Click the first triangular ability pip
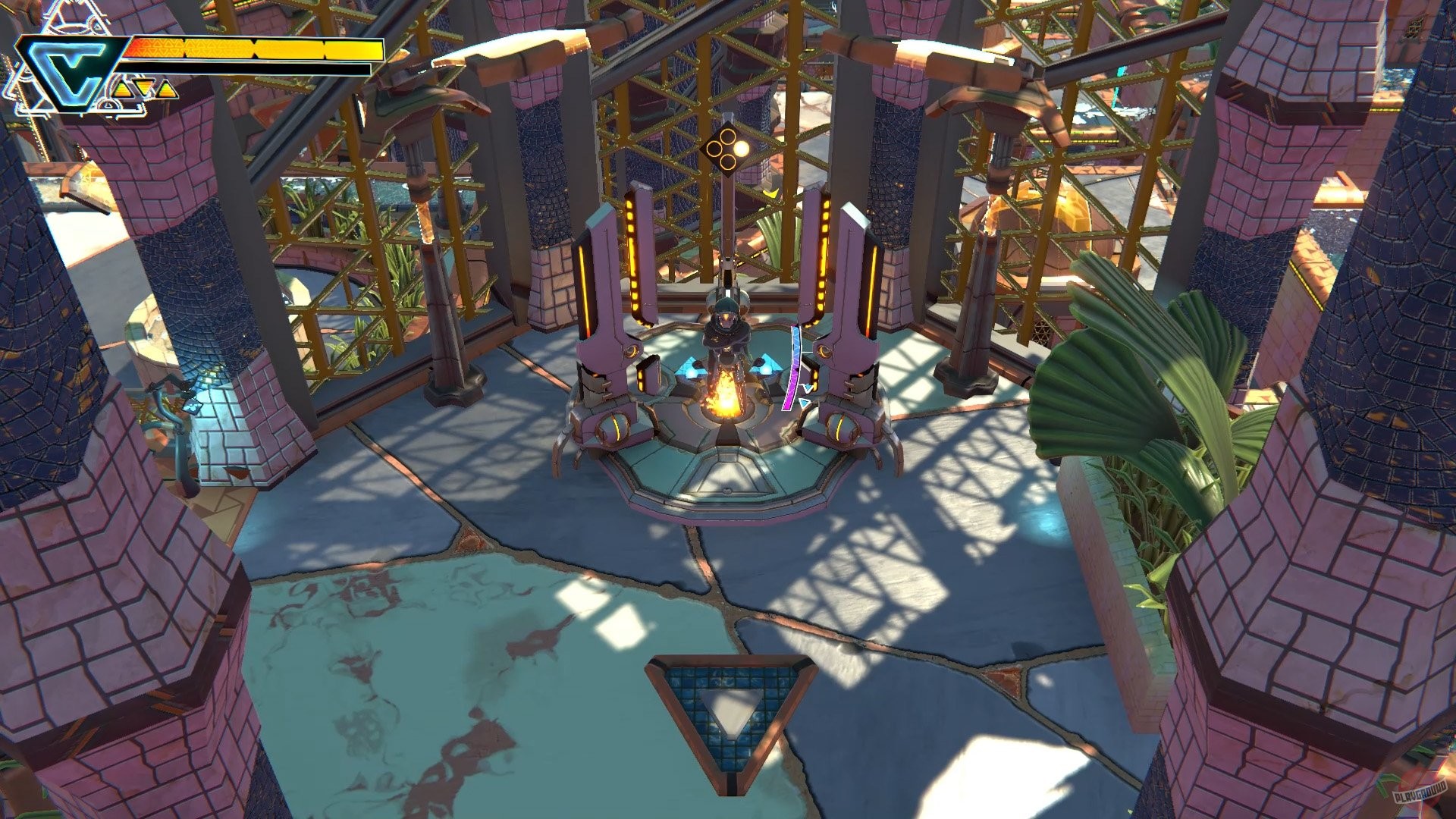 pos(124,90)
